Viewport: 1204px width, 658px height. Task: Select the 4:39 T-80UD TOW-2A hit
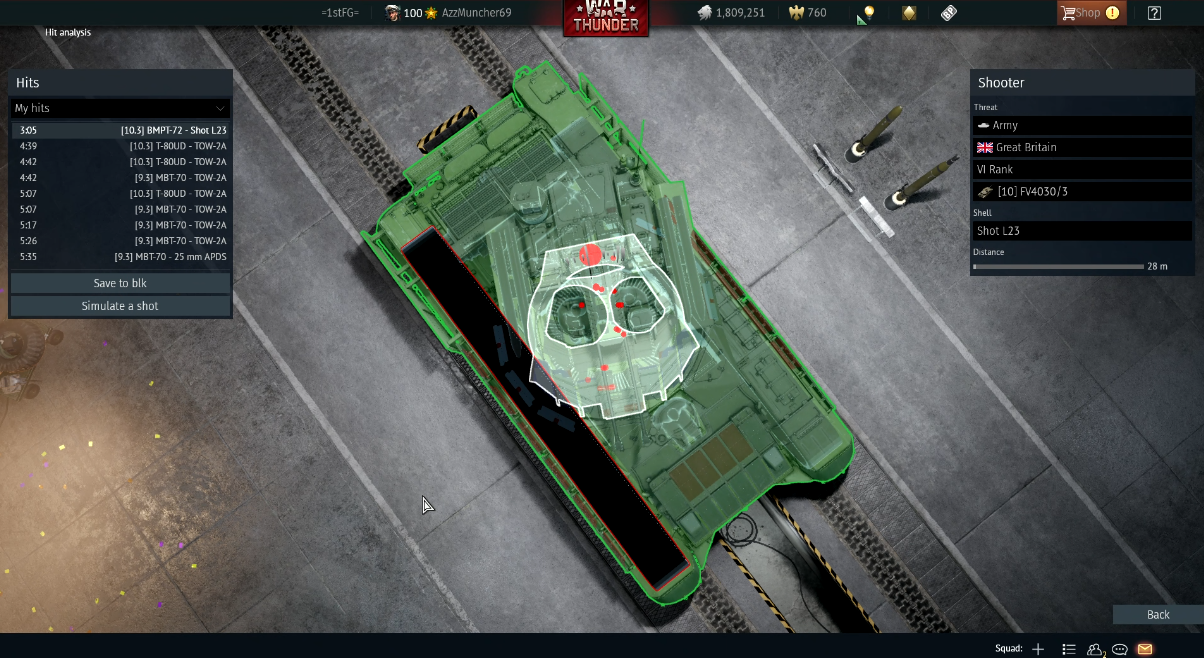coord(120,146)
